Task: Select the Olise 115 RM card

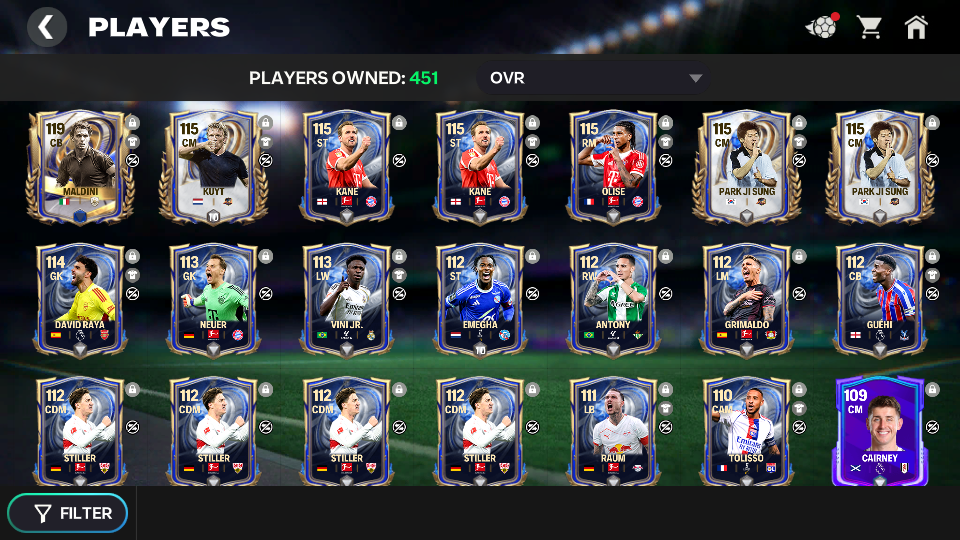Action: point(612,166)
